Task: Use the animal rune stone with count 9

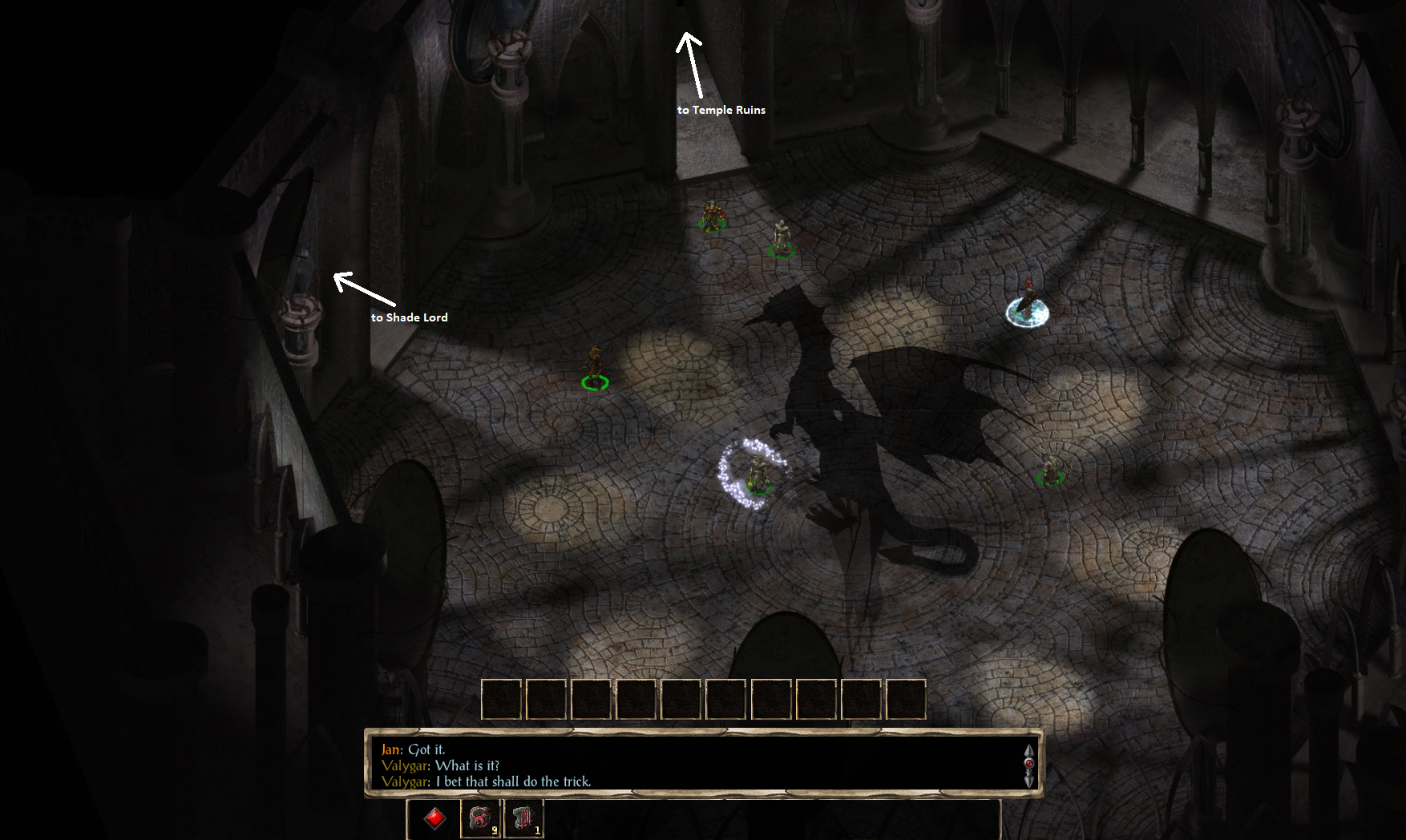Action: (480, 818)
